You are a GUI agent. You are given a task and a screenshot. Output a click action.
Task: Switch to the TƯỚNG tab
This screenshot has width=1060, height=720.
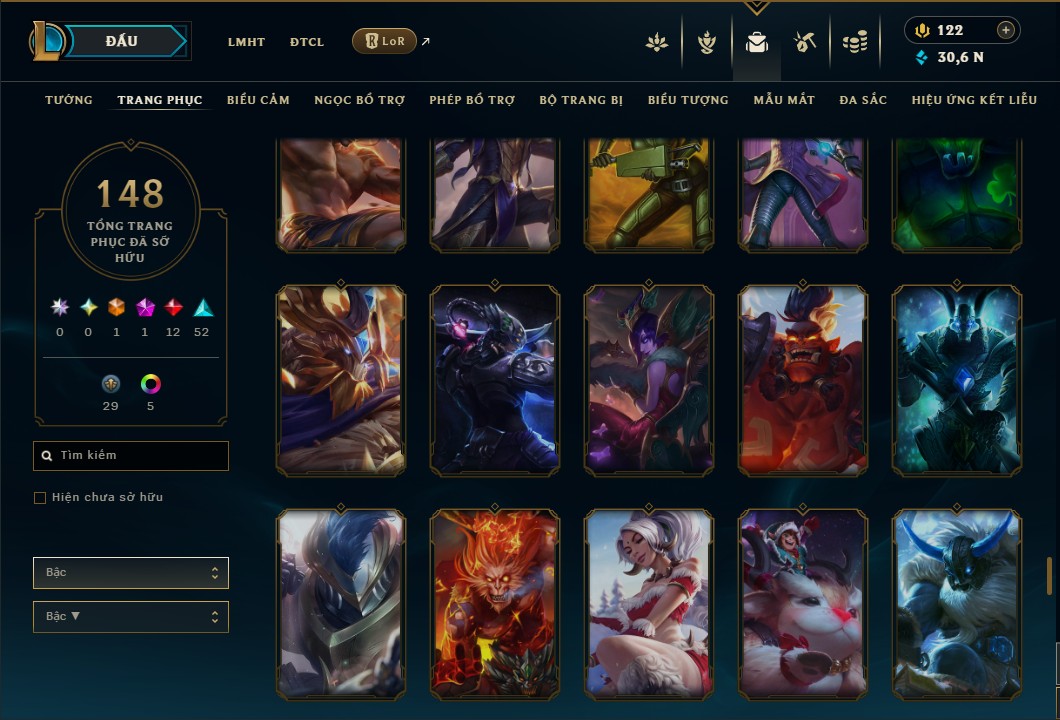point(69,100)
